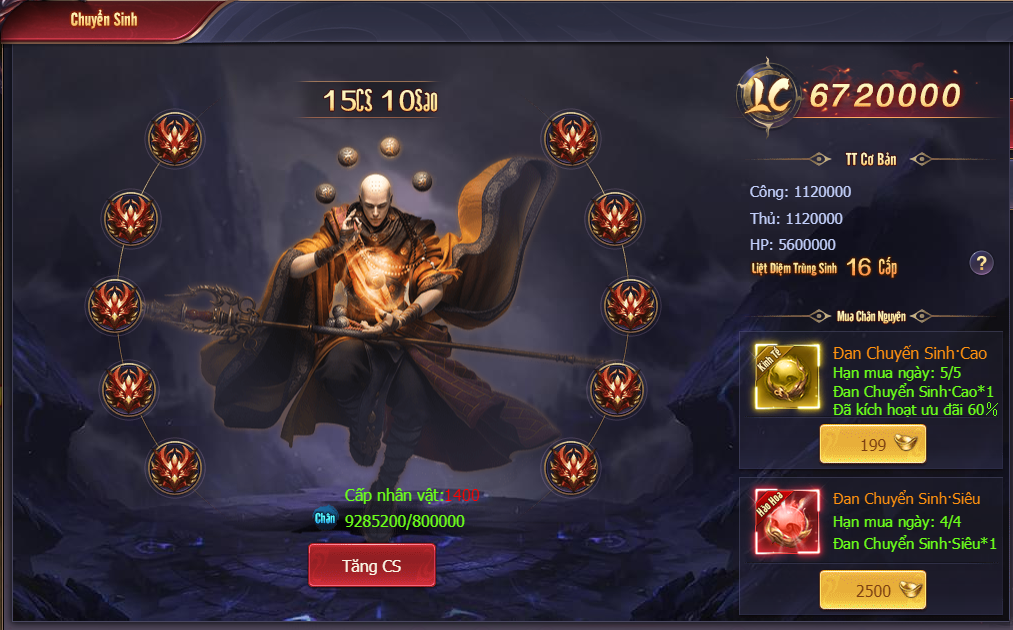
Task: Open the question mark help button
Action: [982, 263]
